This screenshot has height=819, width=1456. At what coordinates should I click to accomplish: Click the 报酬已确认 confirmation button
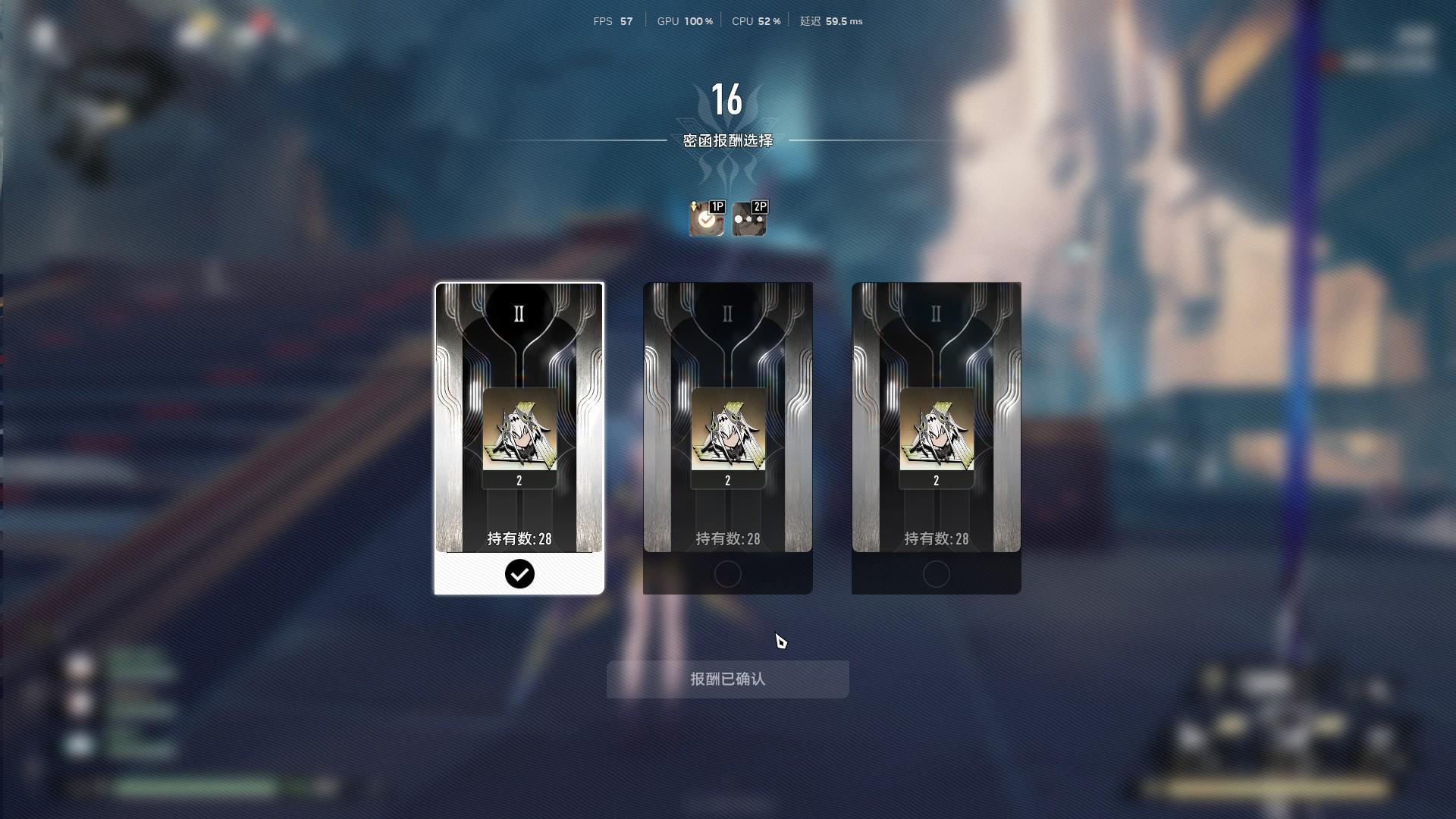[x=727, y=679]
